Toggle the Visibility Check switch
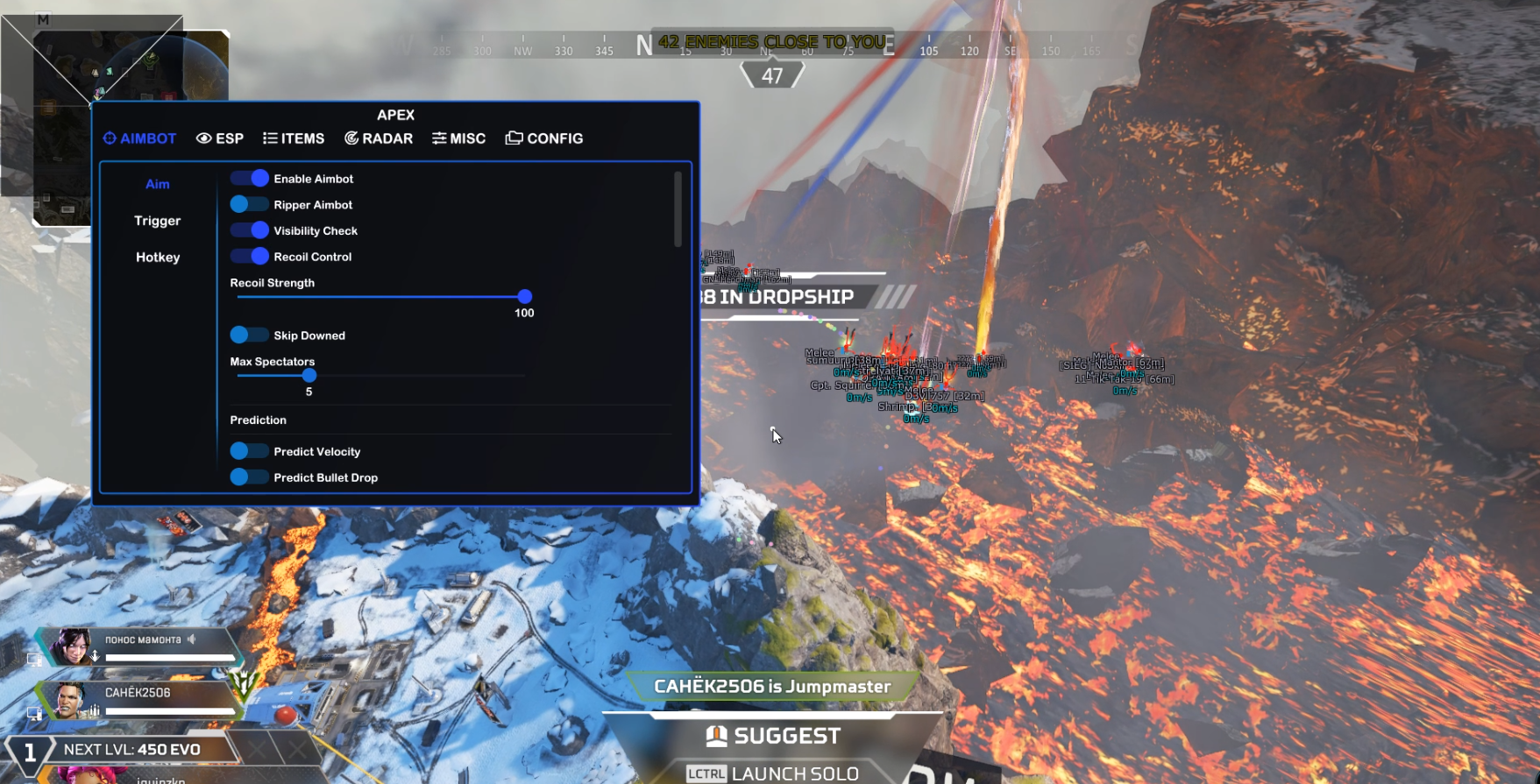The image size is (1540, 784). [x=249, y=230]
